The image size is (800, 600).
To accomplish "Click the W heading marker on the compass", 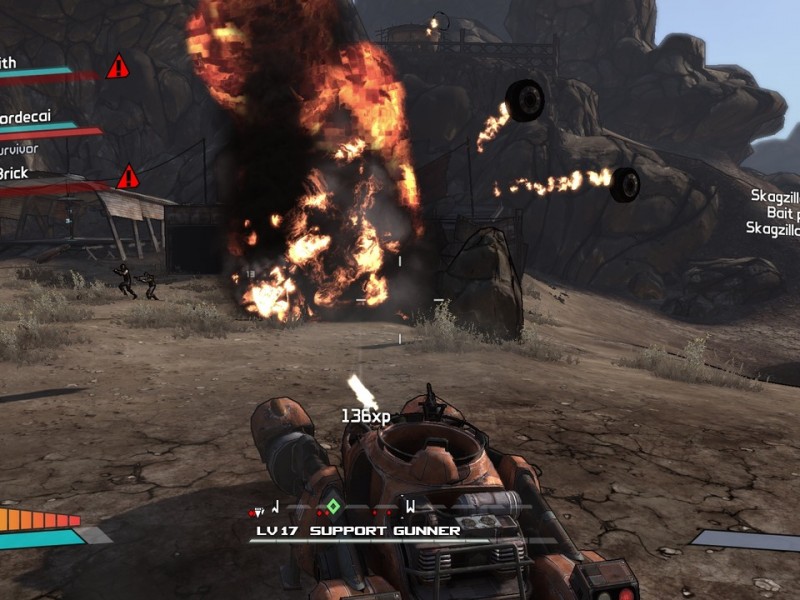I will 409,506.
